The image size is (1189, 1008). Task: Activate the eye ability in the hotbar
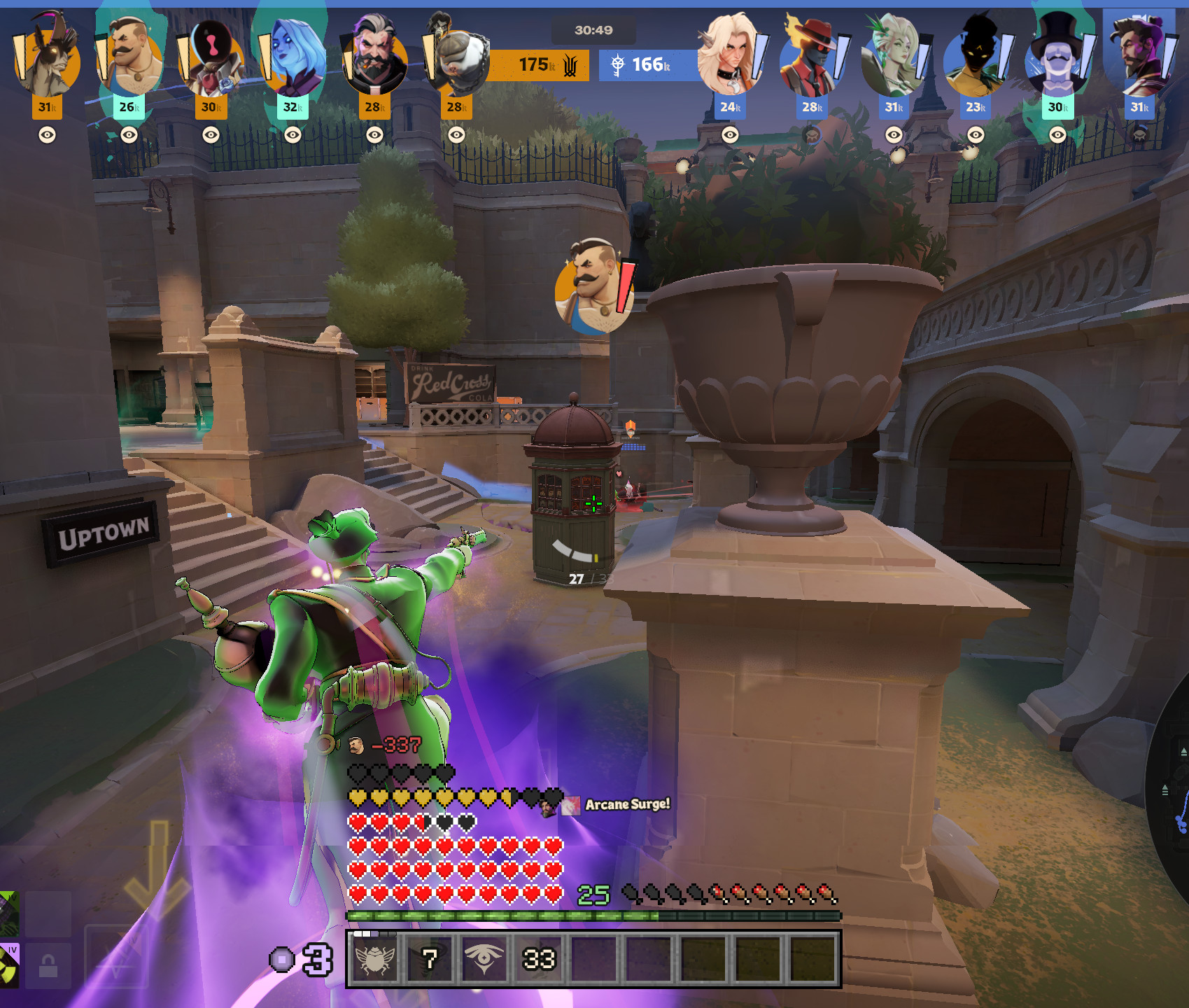[484, 959]
